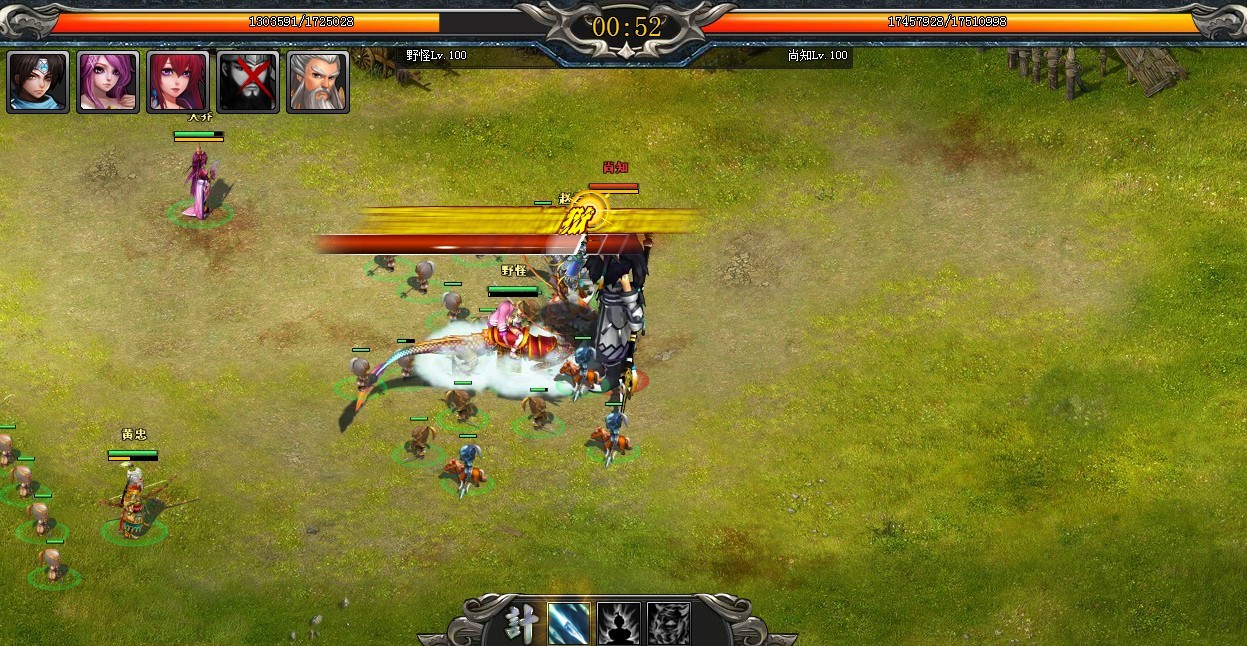Select the dark-haired headband hero portrait
This screenshot has height=646, width=1247.
38,82
